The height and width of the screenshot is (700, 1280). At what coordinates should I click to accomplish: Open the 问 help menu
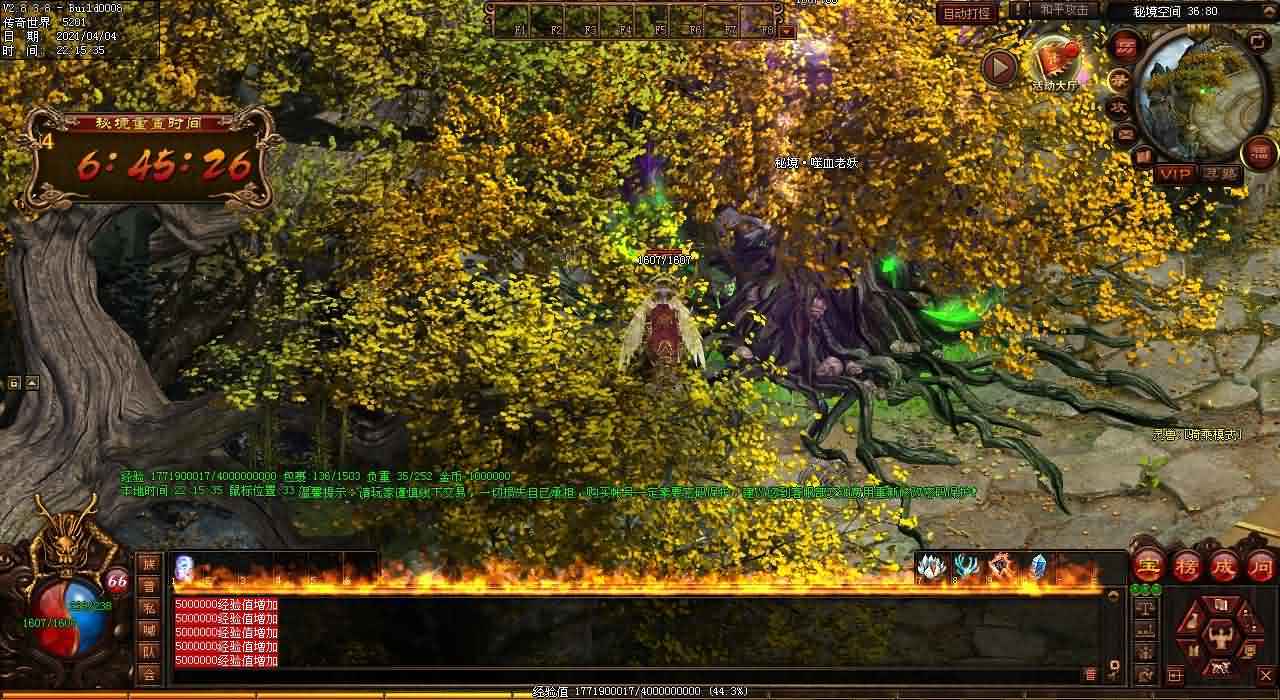pyautogui.click(x=1260, y=565)
